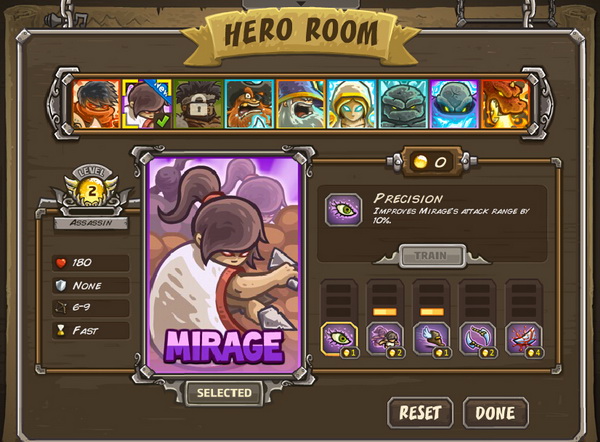
Task: Click the locked hero portrait
Action: click(198, 104)
